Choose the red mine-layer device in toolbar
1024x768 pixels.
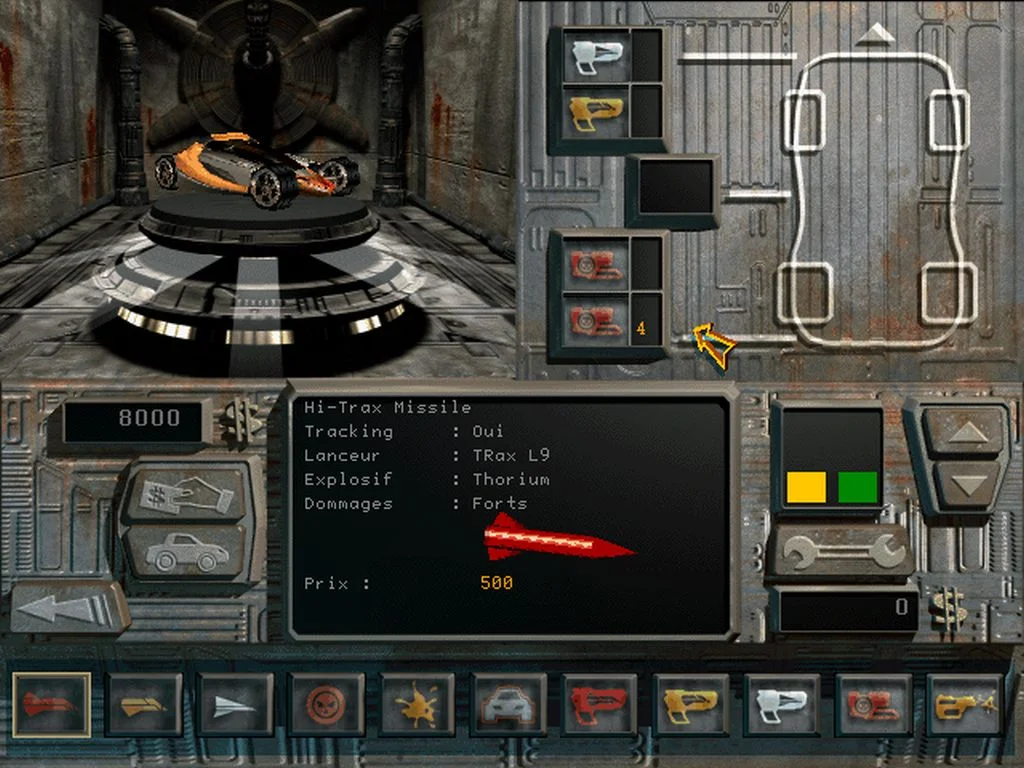tap(874, 704)
